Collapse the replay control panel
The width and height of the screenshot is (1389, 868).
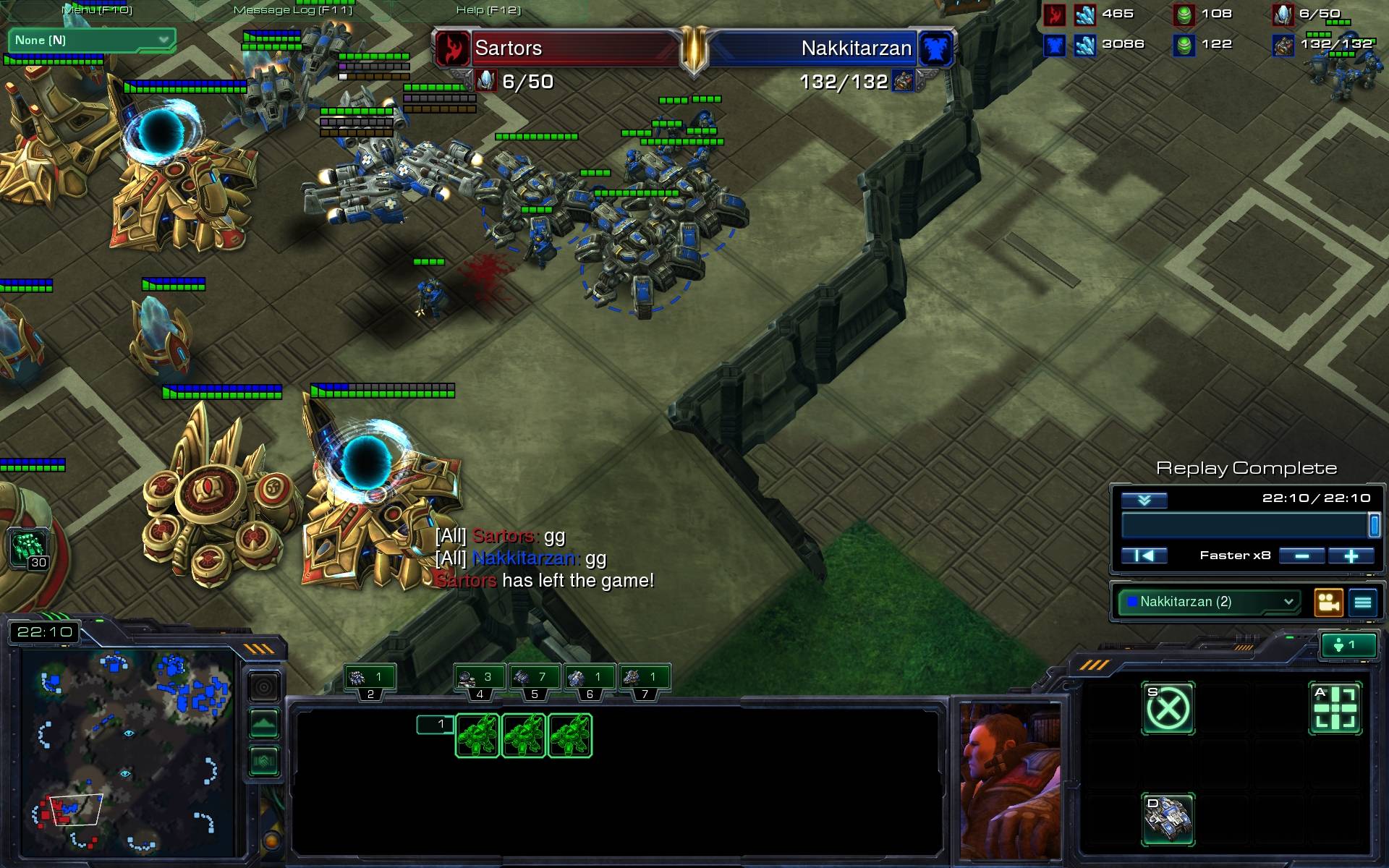pyautogui.click(x=1144, y=500)
